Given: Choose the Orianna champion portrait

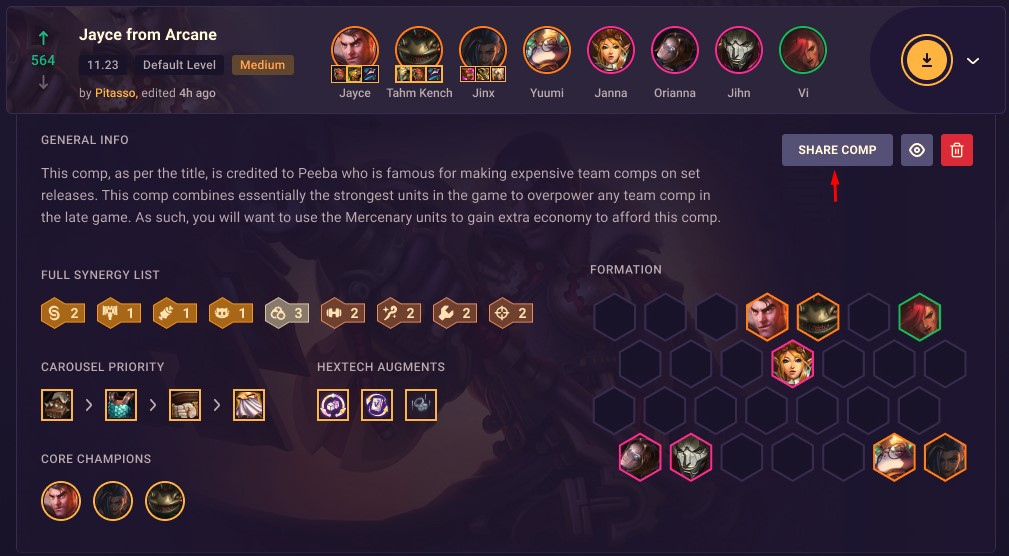Looking at the screenshot, I should (x=675, y=50).
